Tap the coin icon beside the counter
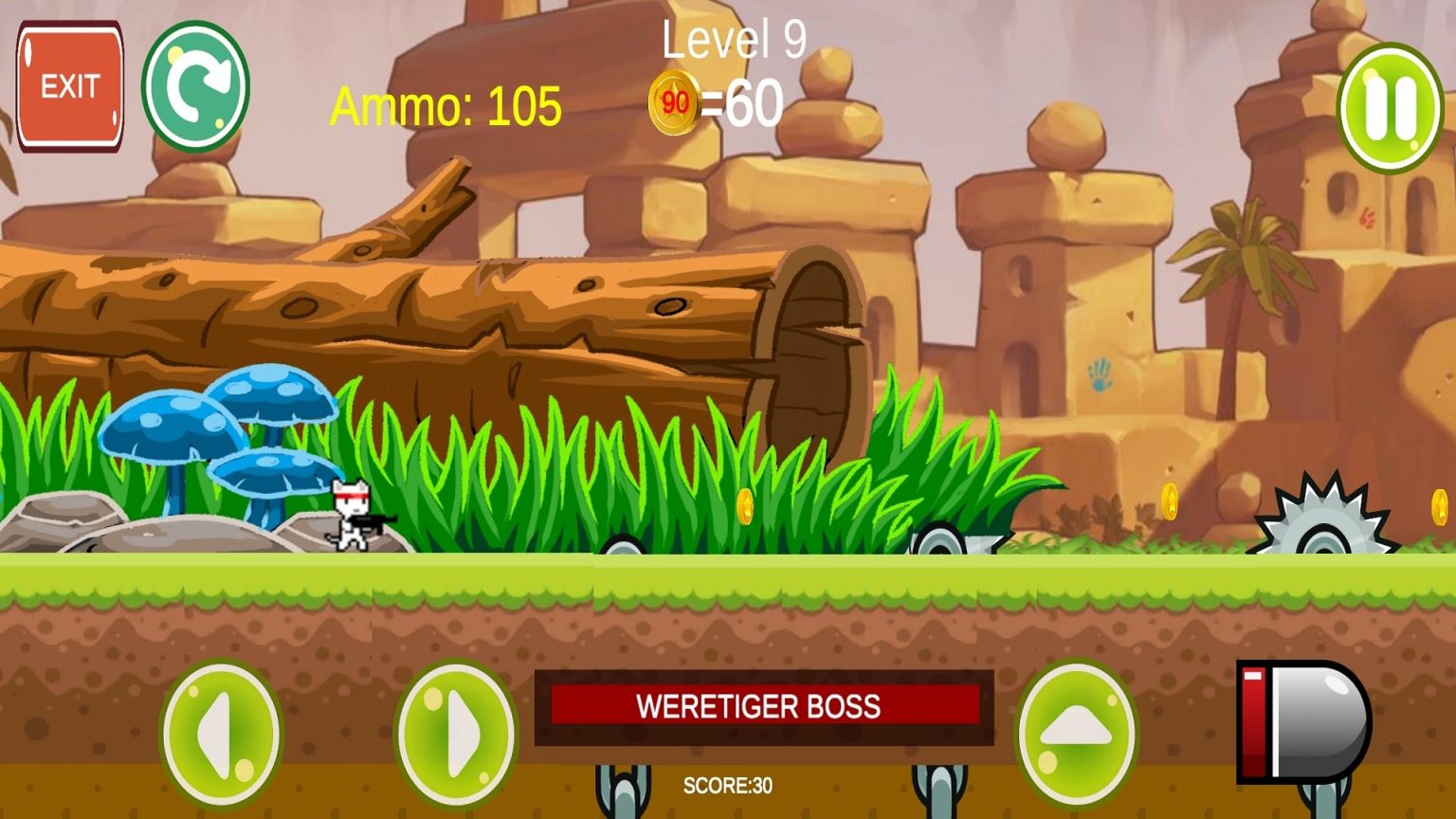1456x819 pixels. point(675,100)
